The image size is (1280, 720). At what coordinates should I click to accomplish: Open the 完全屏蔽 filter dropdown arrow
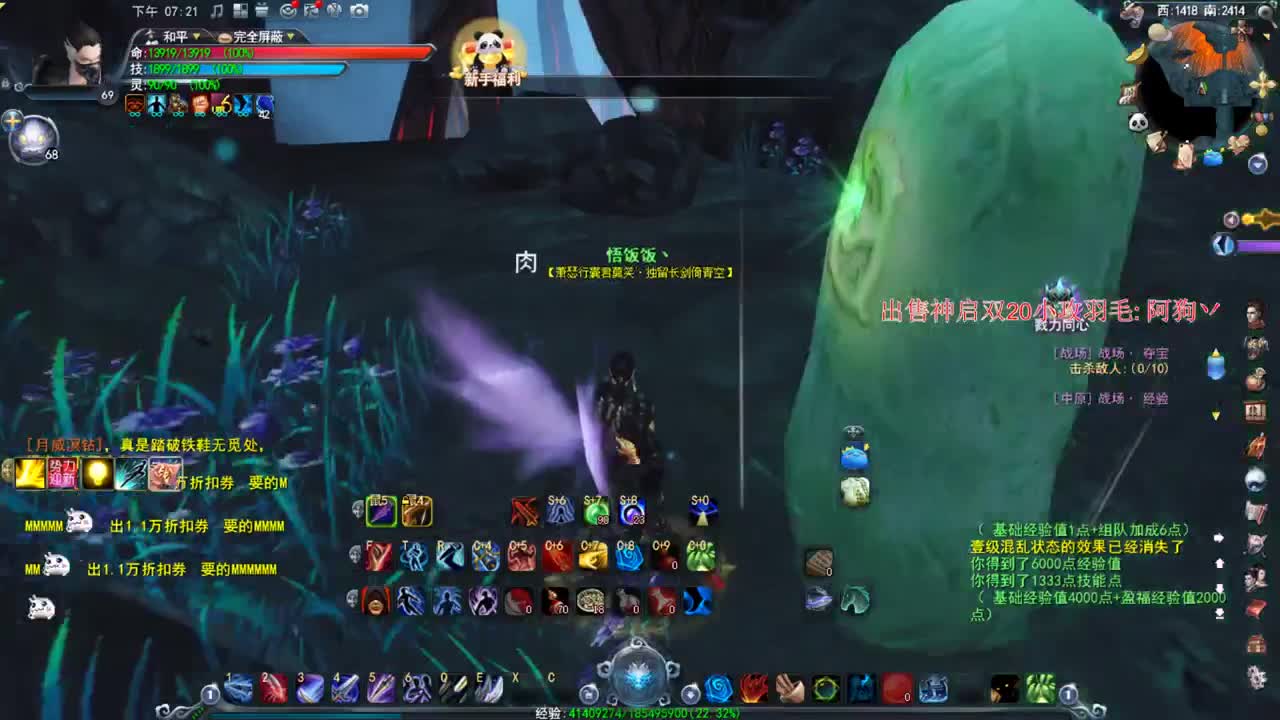click(289, 37)
